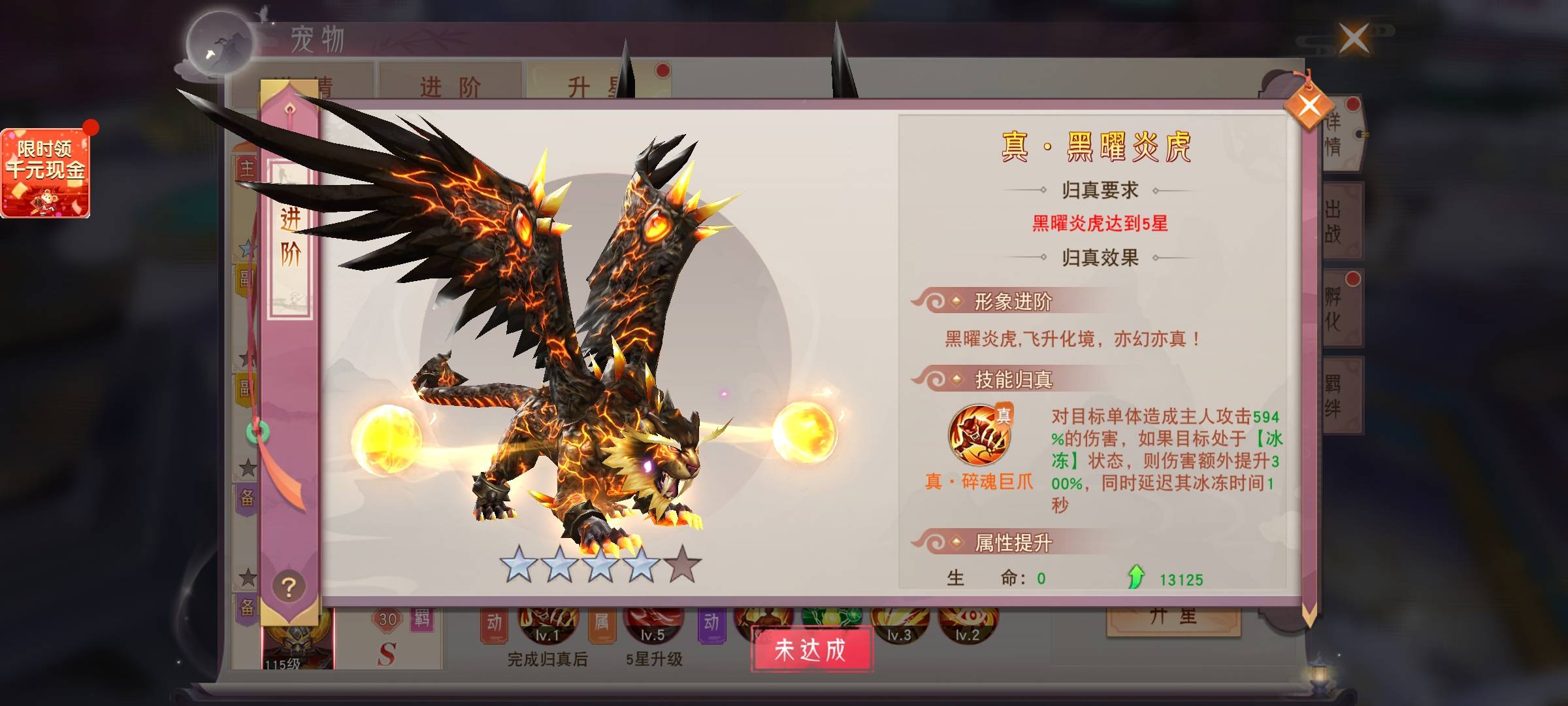Select the 进阶 vertical tab on pink banner
1568x706 pixels.
[290, 235]
